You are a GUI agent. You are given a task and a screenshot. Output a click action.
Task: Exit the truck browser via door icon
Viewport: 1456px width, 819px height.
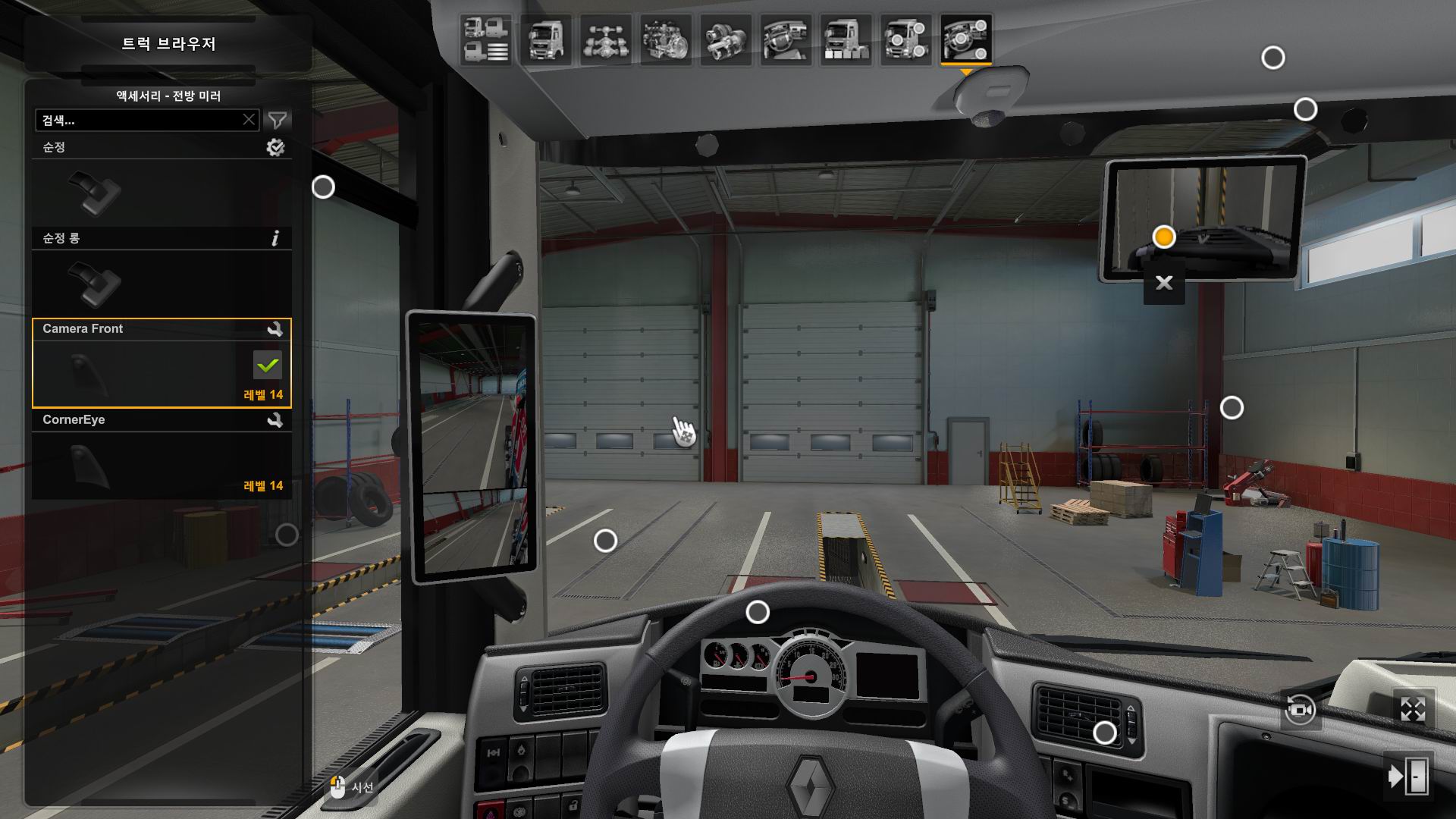coord(1408,776)
